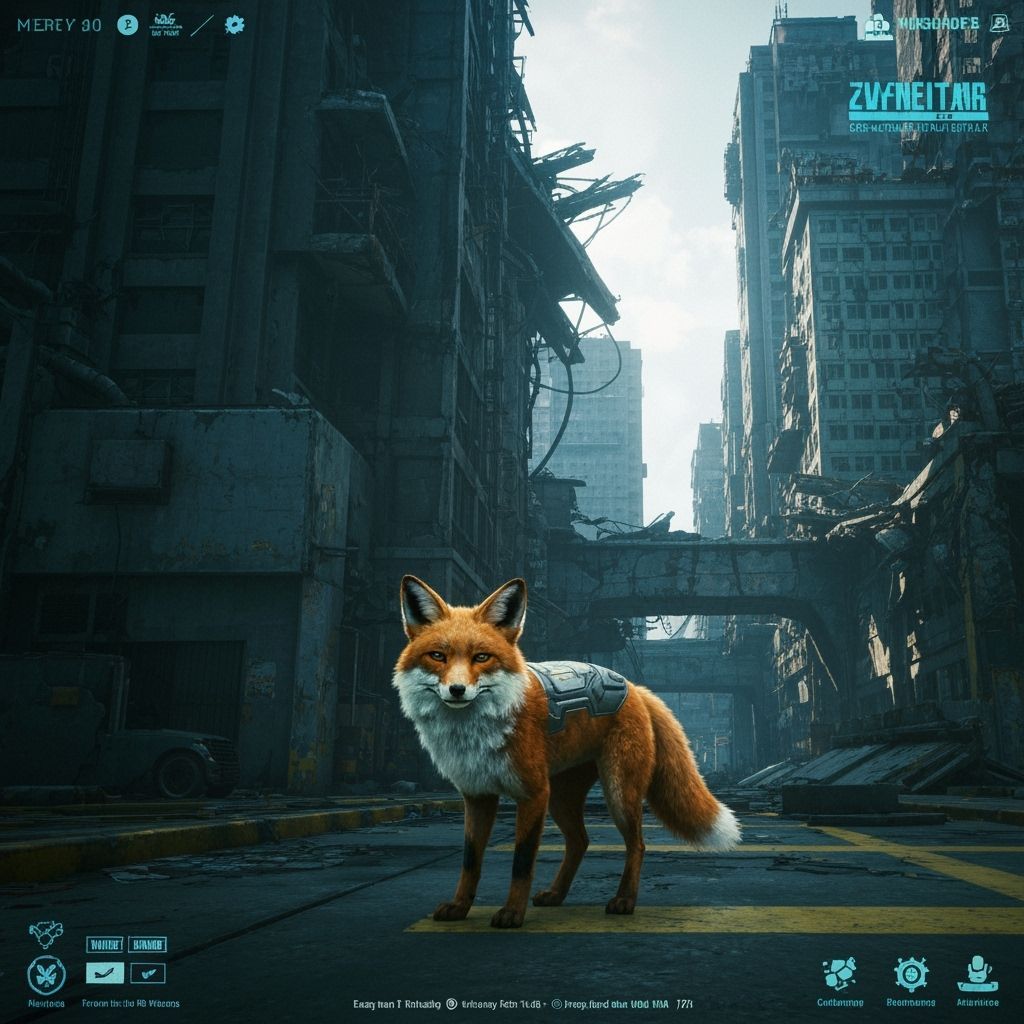The height and width of the screenshot is (1024, 1024).
Task: Open the top-right corner profile icon
Action: pyautogui.click(x=997, y=24)
